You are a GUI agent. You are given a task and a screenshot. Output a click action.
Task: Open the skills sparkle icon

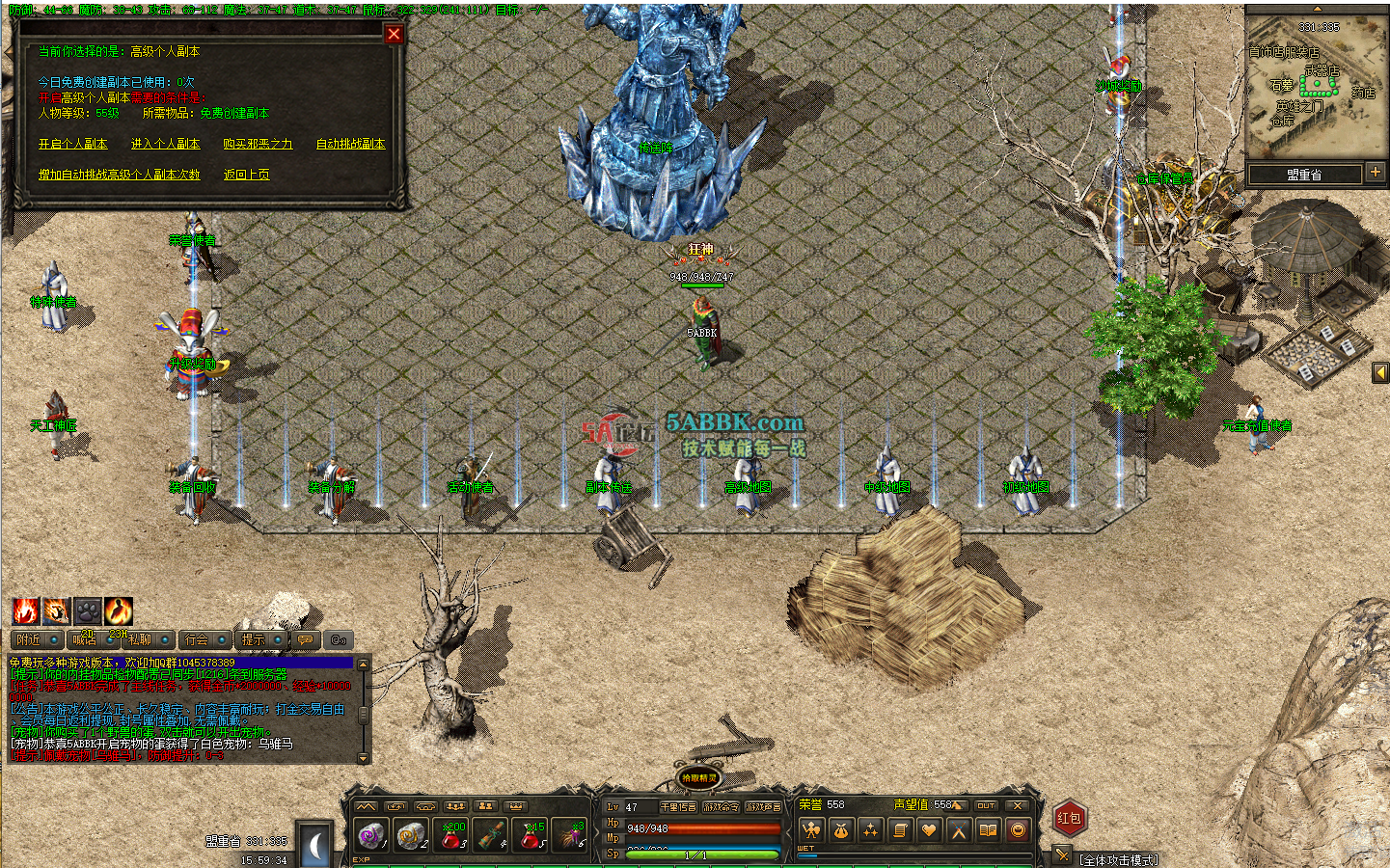[871, 829]
